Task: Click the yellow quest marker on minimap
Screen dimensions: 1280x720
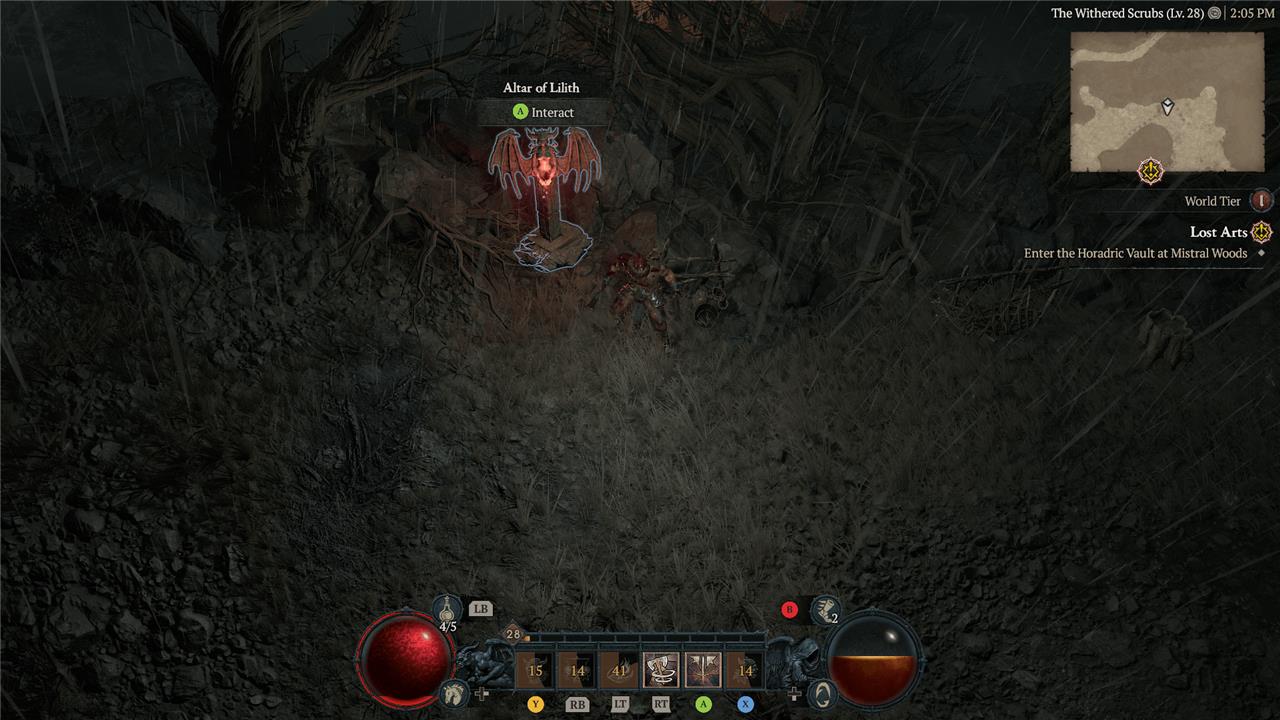Action: click(1152, 171)
